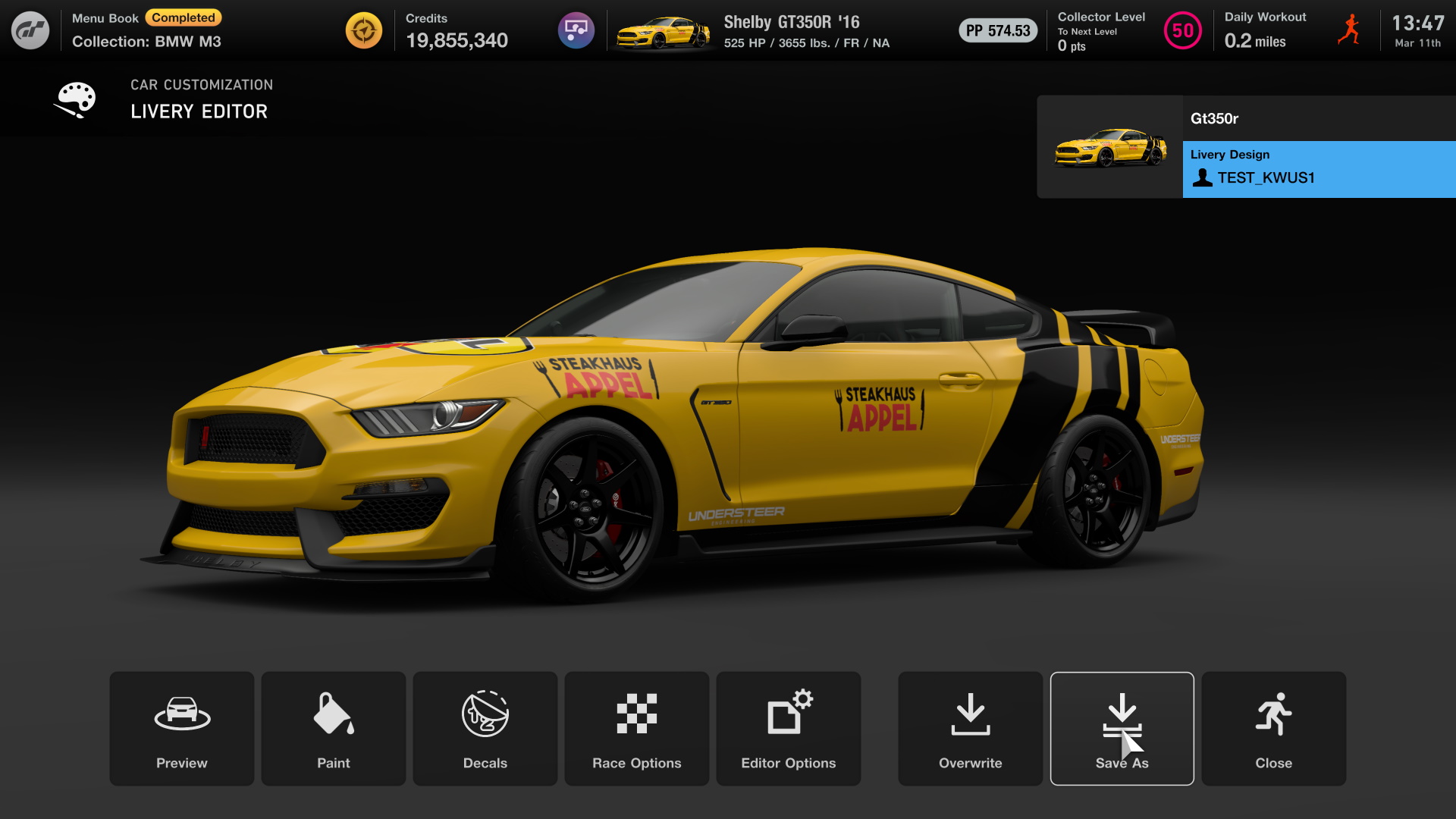Click the GT logo in the top corner

click(30, 30)
